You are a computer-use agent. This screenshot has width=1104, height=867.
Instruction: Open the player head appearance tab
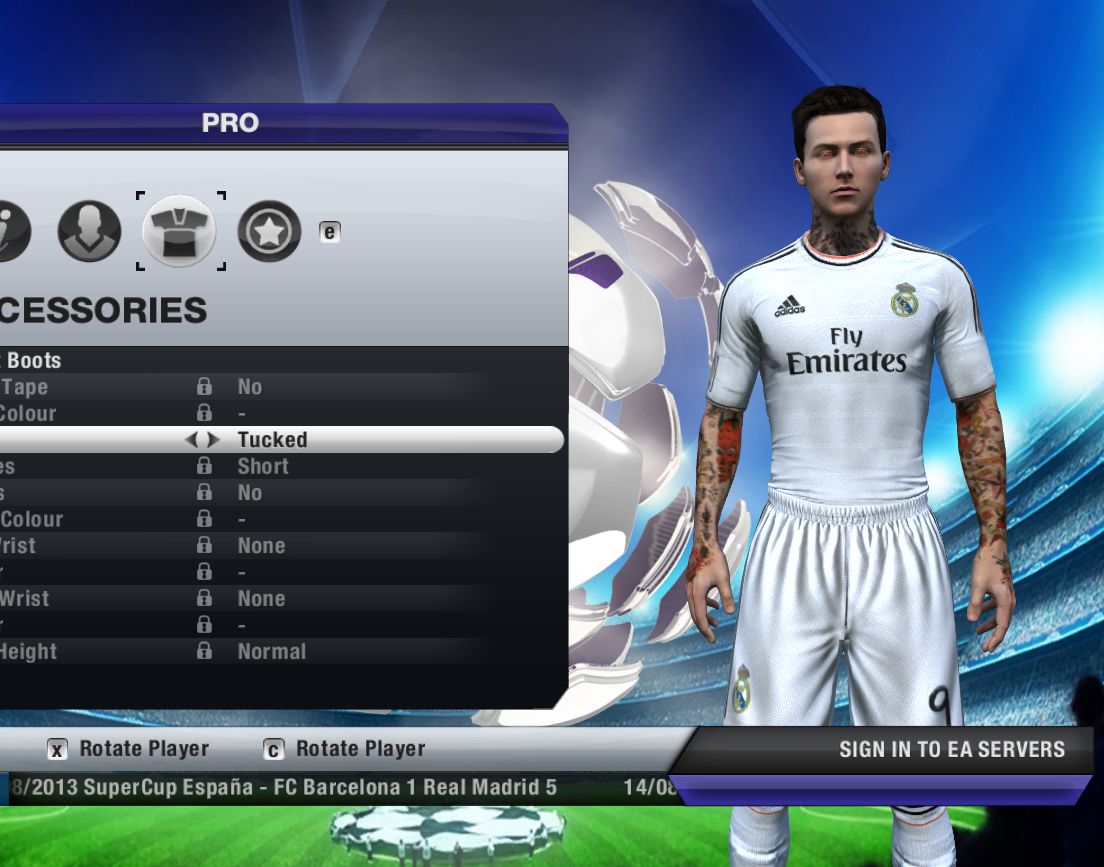(x=89, y=231)
